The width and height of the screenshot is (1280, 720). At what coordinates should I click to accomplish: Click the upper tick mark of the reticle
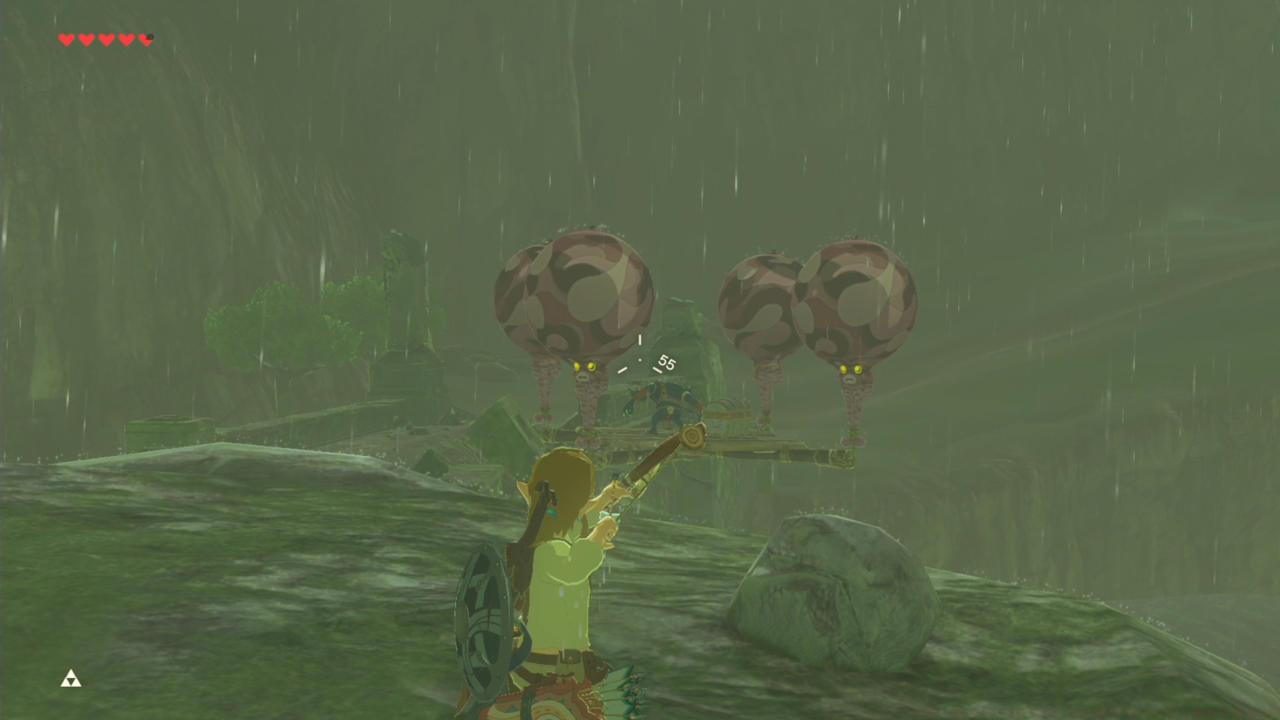(x=640, y=341)
